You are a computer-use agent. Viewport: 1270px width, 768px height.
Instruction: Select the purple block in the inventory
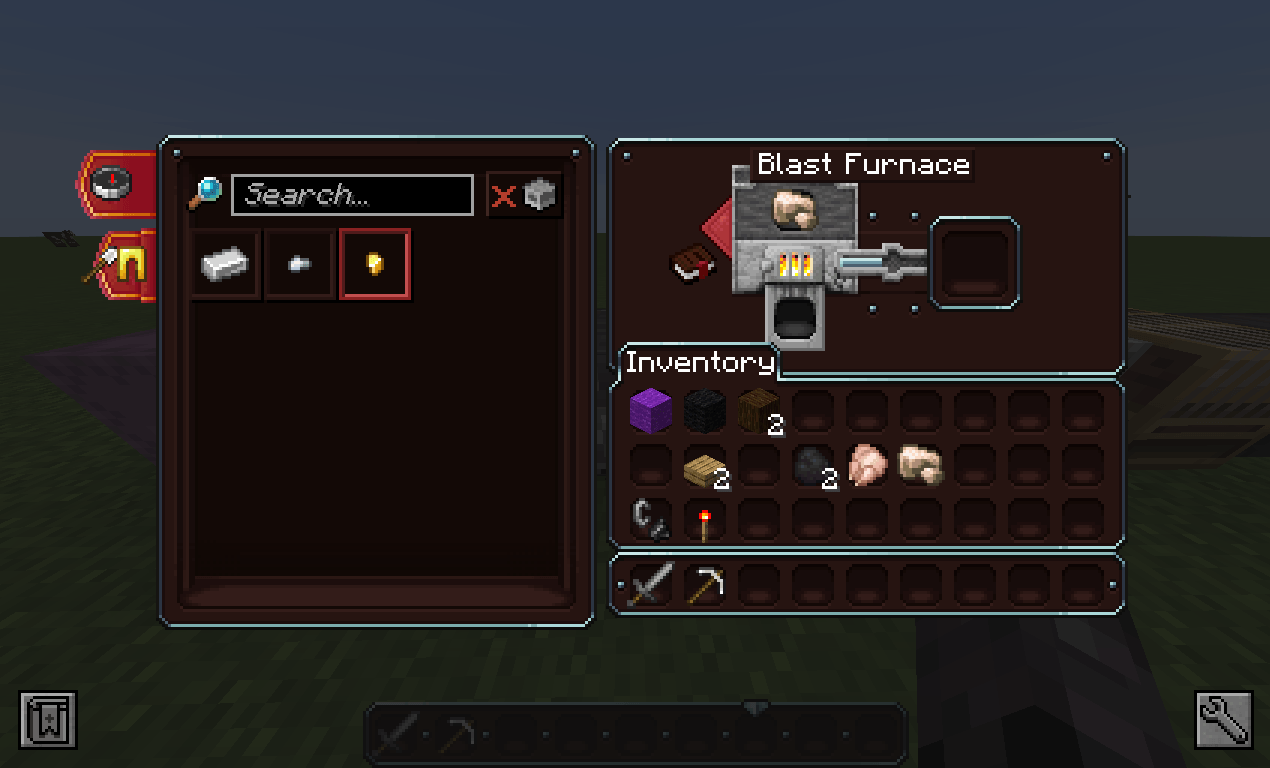coord(650,411)
